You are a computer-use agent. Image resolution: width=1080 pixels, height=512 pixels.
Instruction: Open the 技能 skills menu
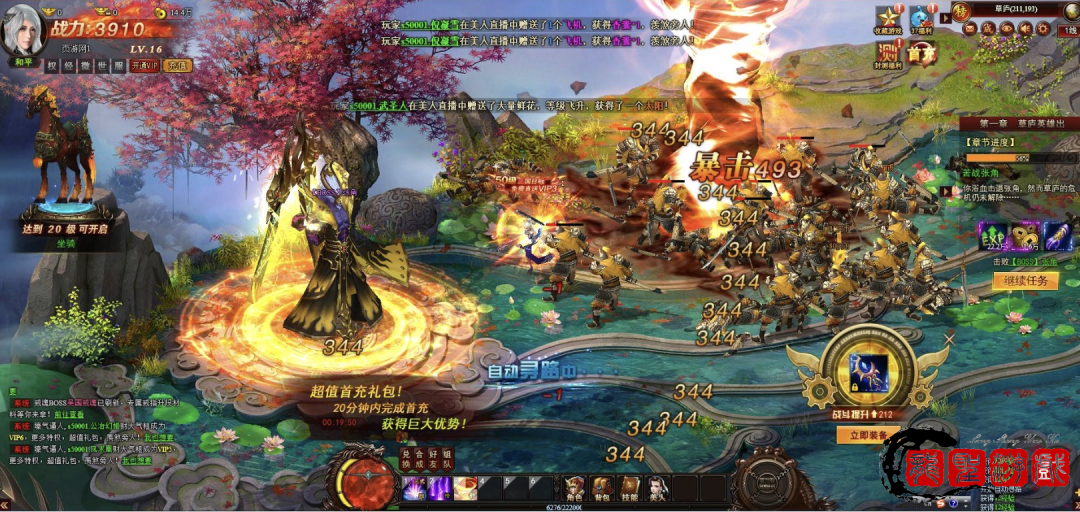[x=630, y=487]
